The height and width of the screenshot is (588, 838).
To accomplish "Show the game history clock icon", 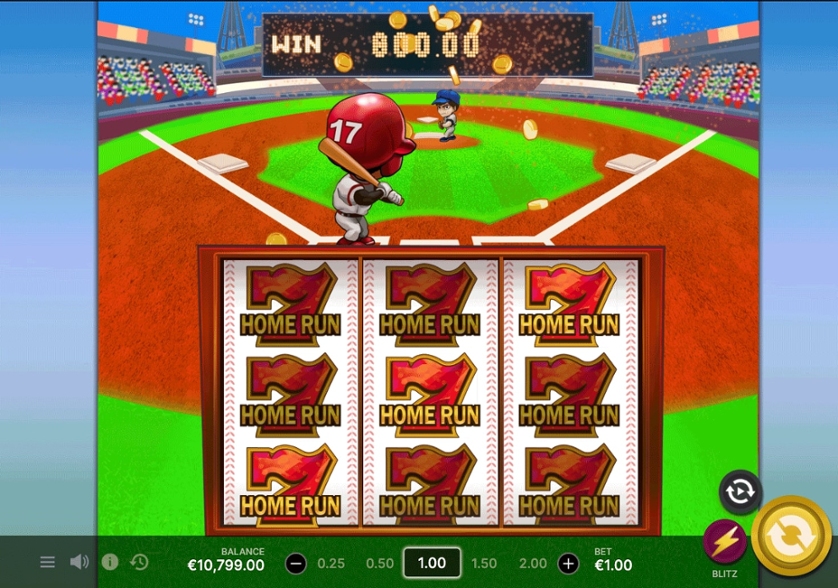I will 140,562.
